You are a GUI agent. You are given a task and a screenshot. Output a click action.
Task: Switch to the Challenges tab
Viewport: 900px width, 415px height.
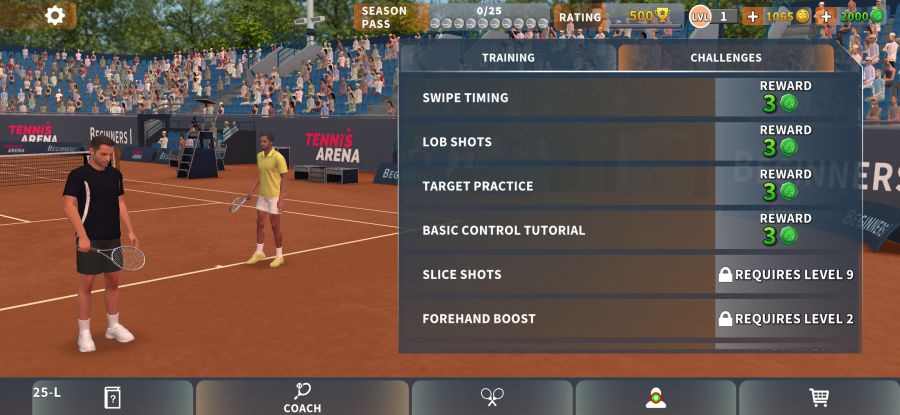click(725, 58)
